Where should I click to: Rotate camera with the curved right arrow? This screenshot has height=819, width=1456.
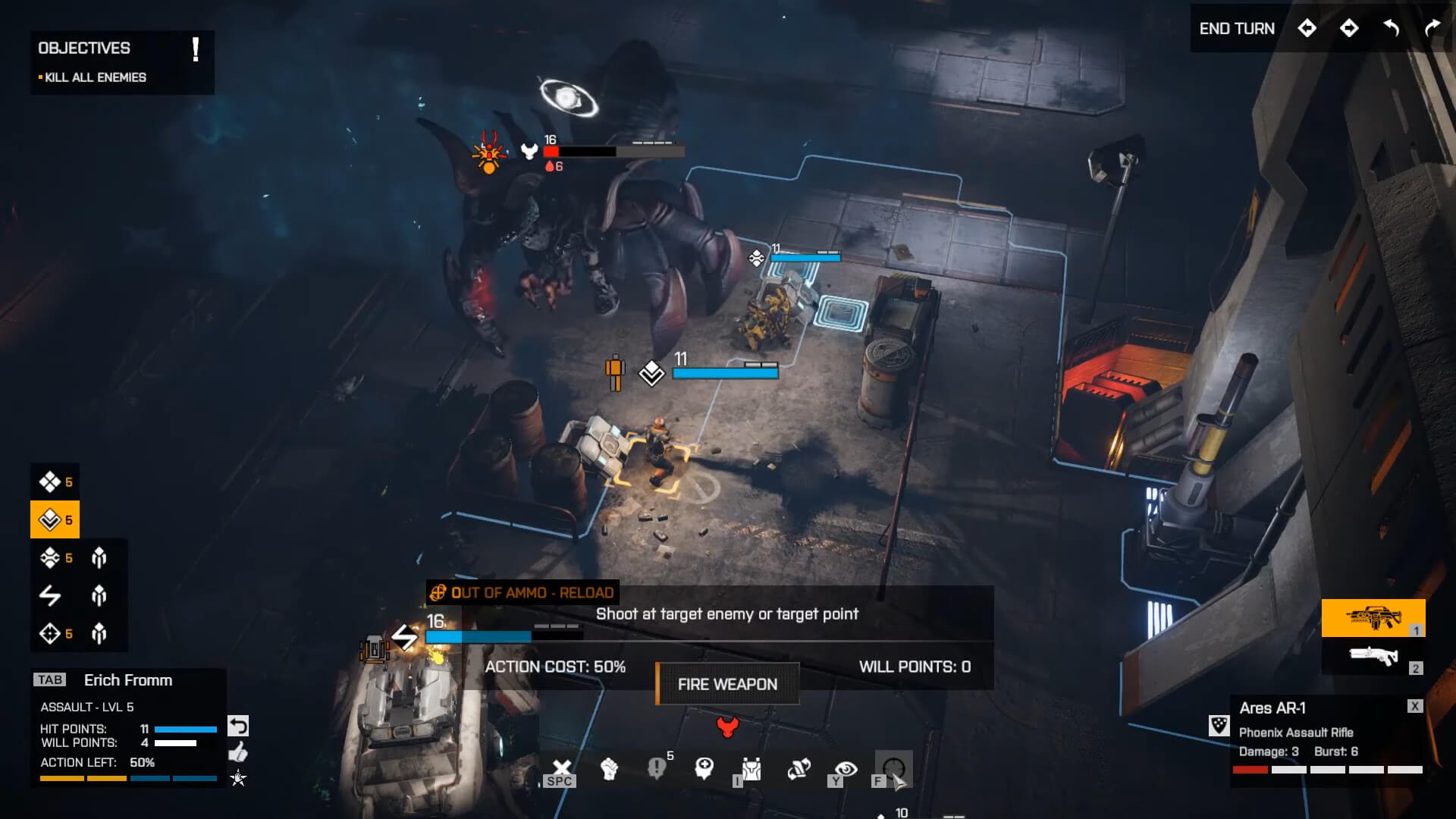(x=1432, y=29)
